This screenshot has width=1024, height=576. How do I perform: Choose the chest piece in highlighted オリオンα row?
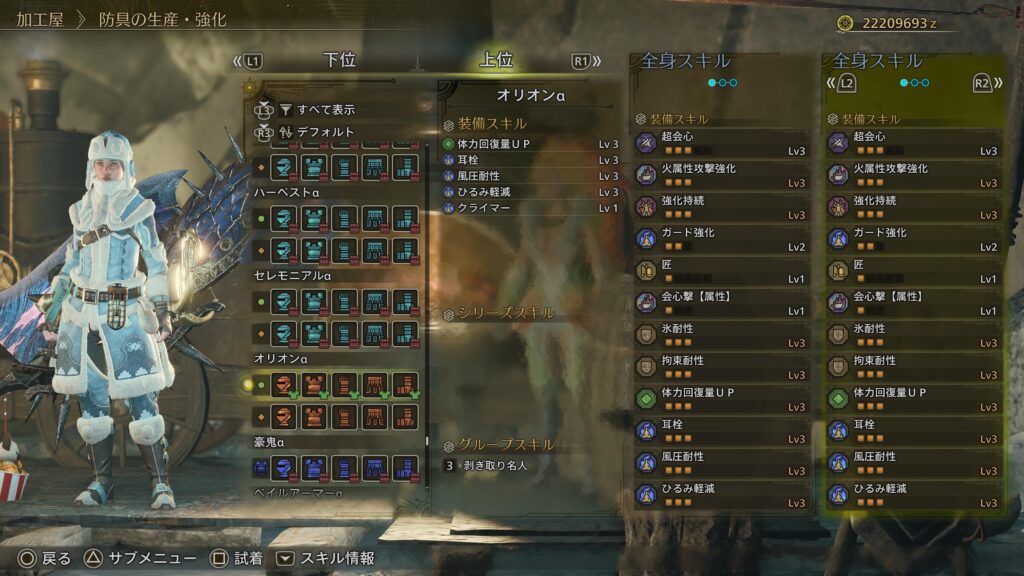tap(315, 384)
